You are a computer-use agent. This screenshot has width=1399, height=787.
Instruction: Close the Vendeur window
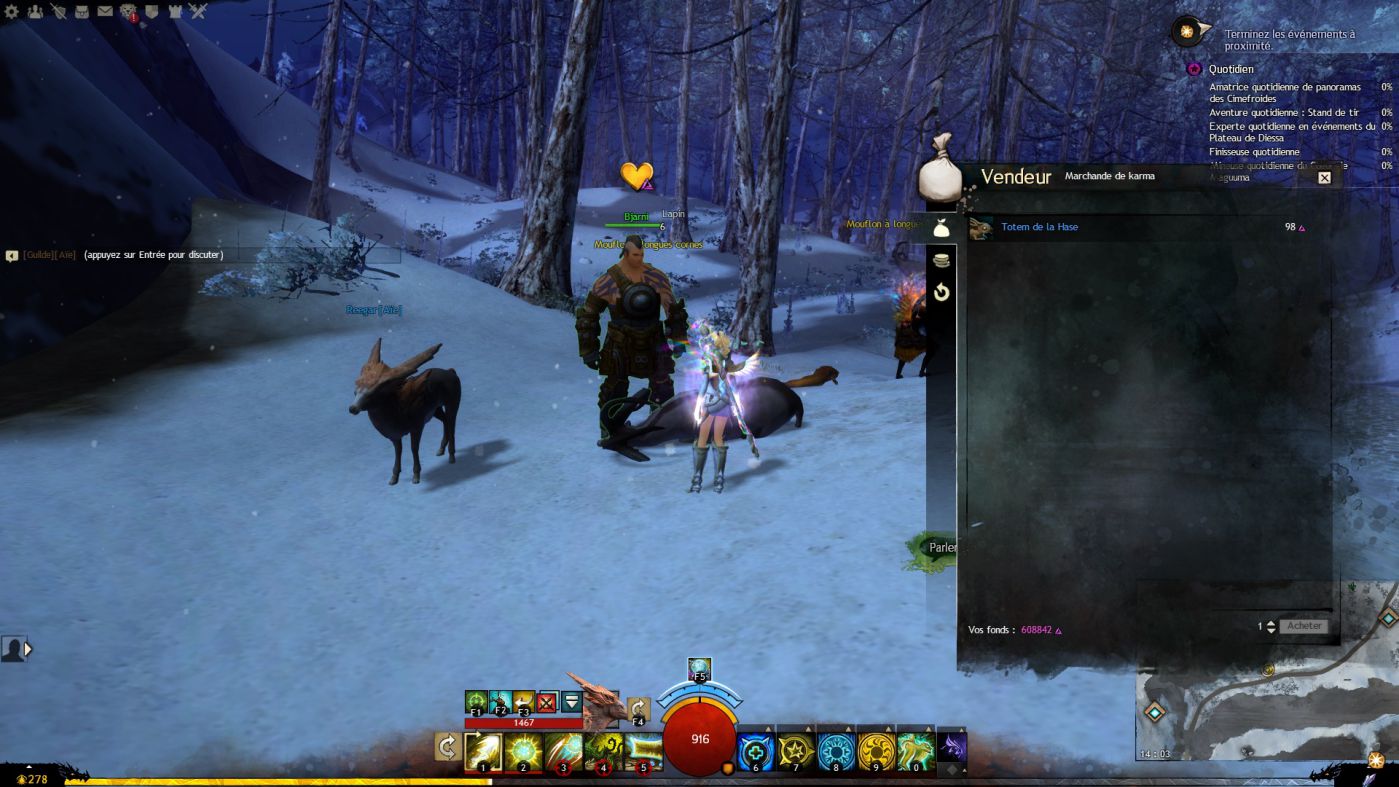point(1324,178)
